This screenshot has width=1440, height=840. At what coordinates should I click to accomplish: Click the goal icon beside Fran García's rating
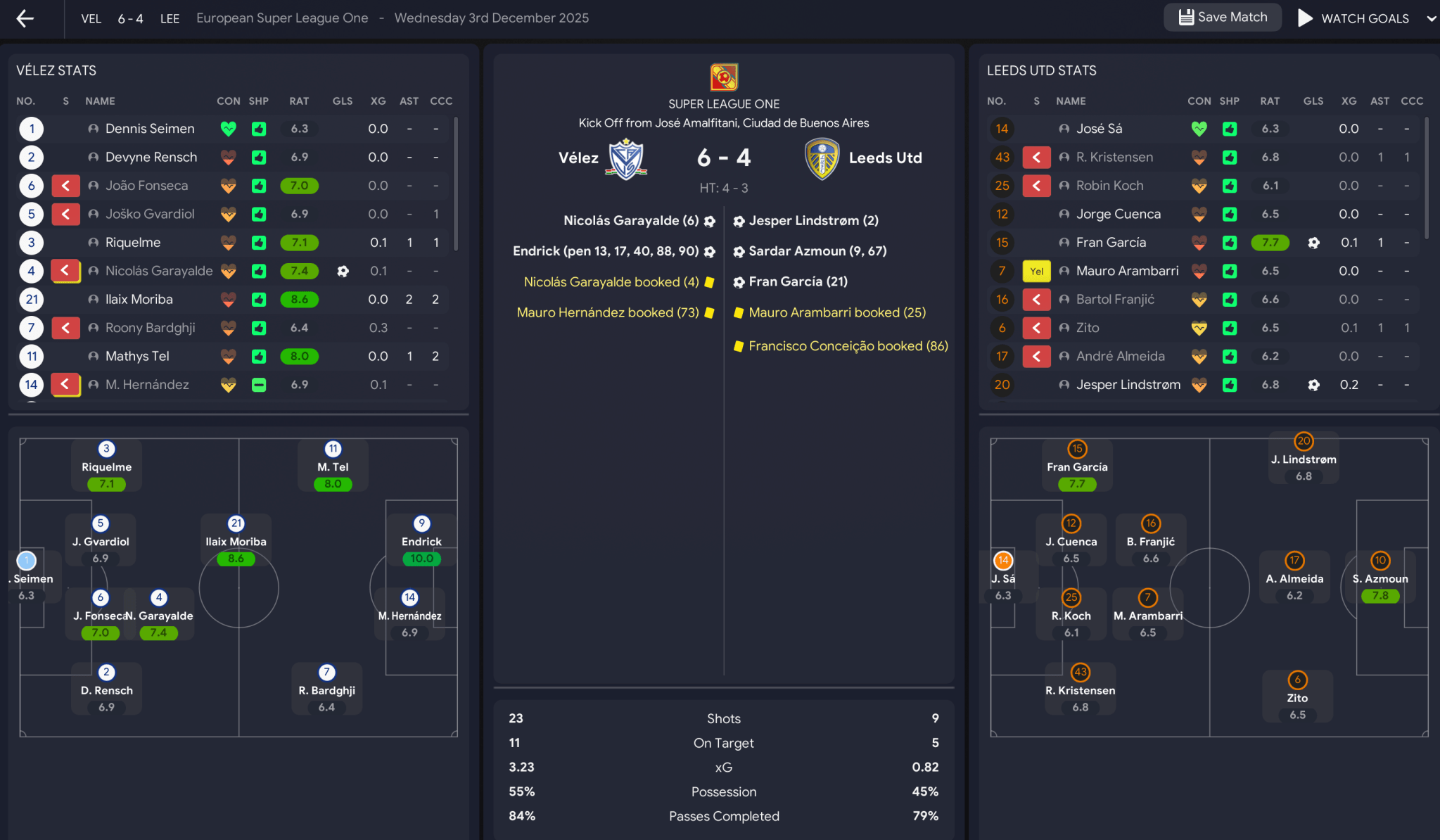[1314, 242]
